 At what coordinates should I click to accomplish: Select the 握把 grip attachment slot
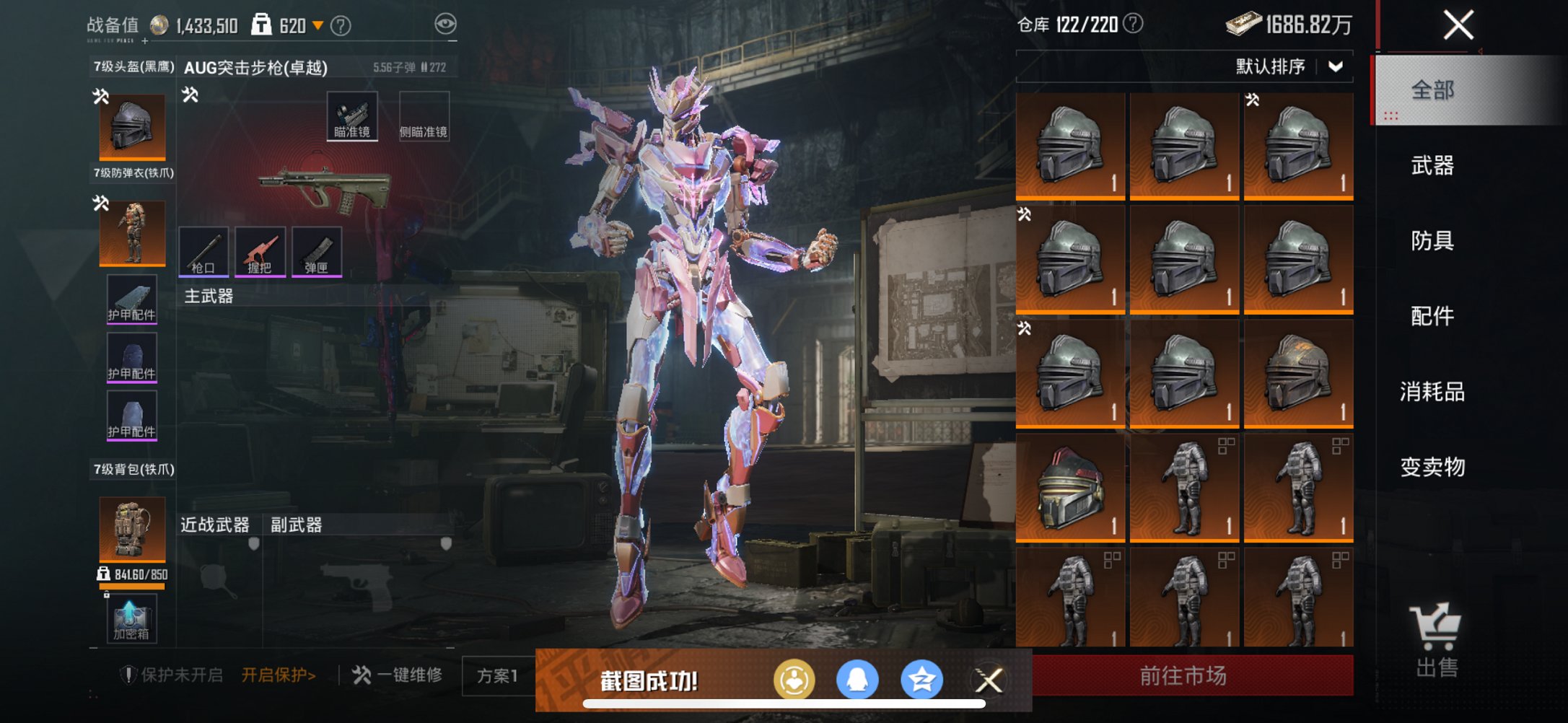click(261, 252)
